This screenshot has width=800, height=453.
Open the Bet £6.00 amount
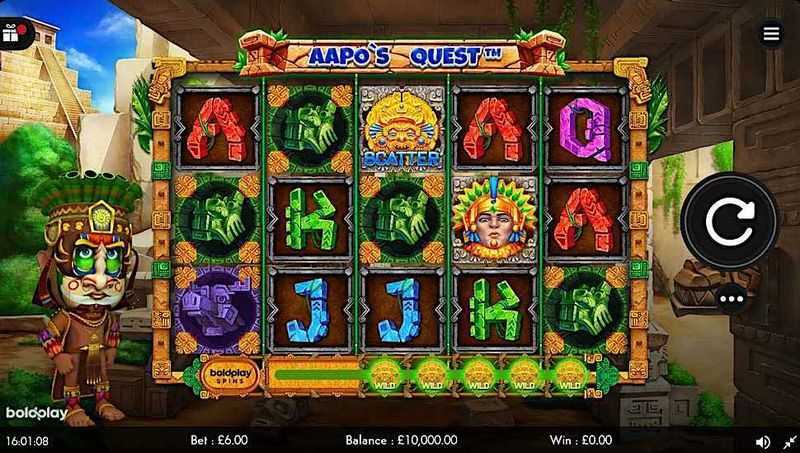click(x=218, y=439)
